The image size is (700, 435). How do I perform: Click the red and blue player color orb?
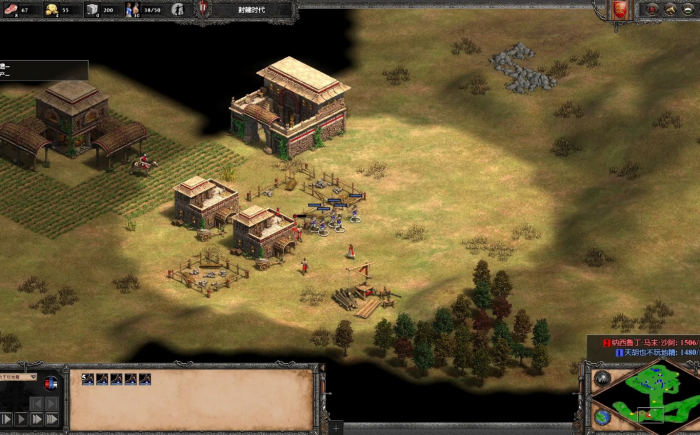[51, 383]
